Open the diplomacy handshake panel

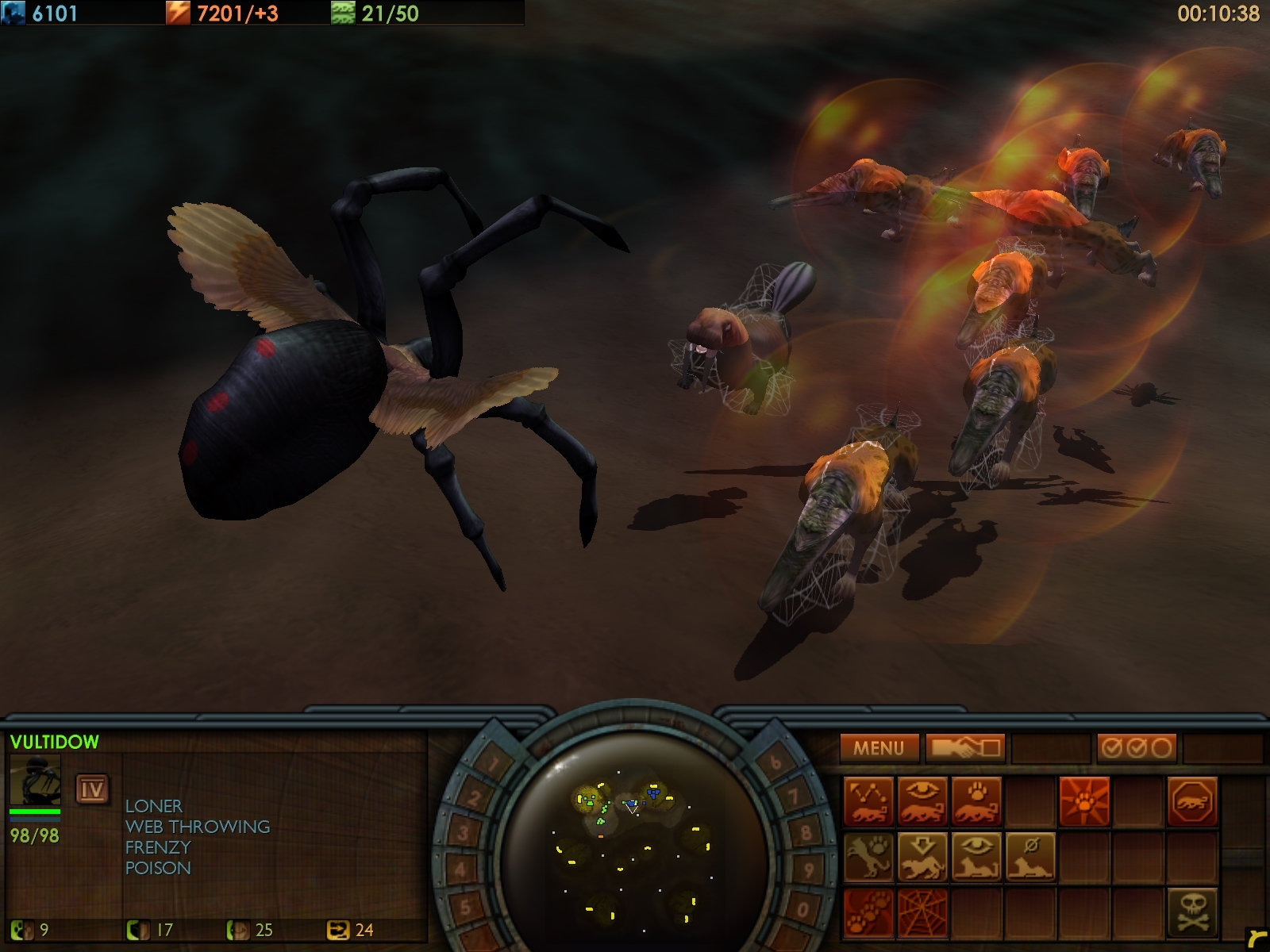pyautogui.click(x=965, y=748)
